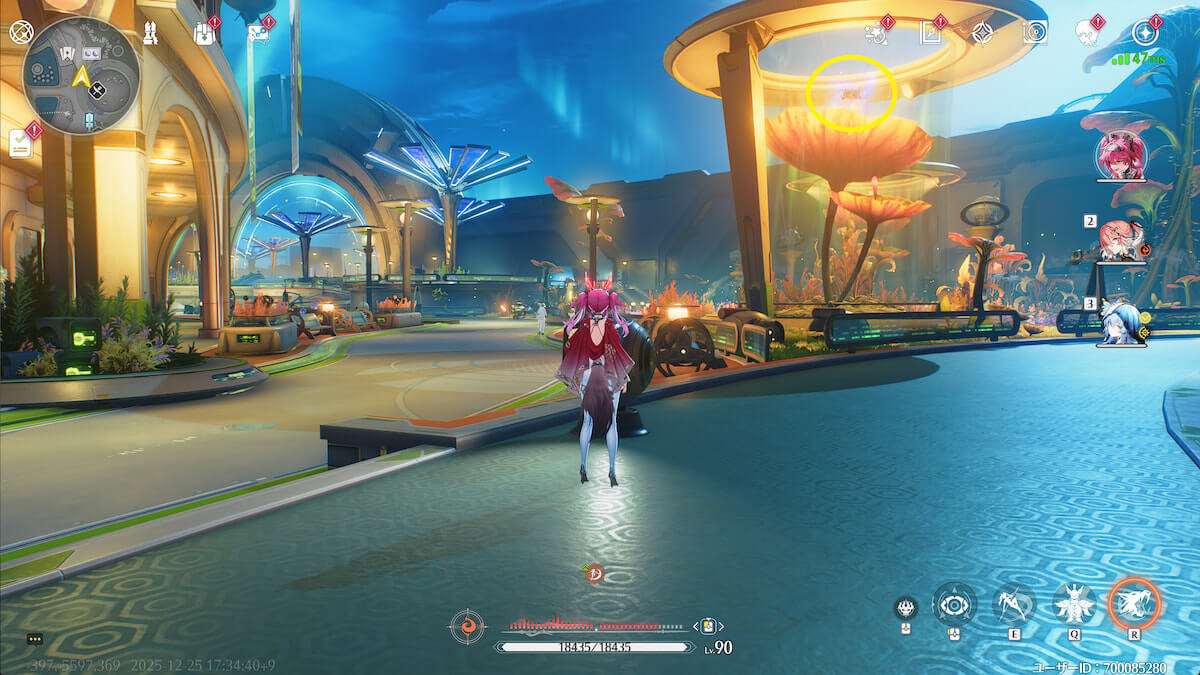Select the active red-haired character portrait
This screenshot has height=675, width=1200.
point(1120,155)
